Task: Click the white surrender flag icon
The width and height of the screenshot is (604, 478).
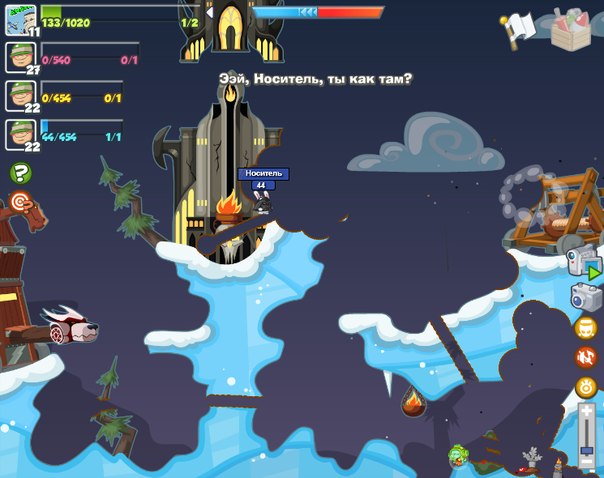Action: tap(521, 27)
